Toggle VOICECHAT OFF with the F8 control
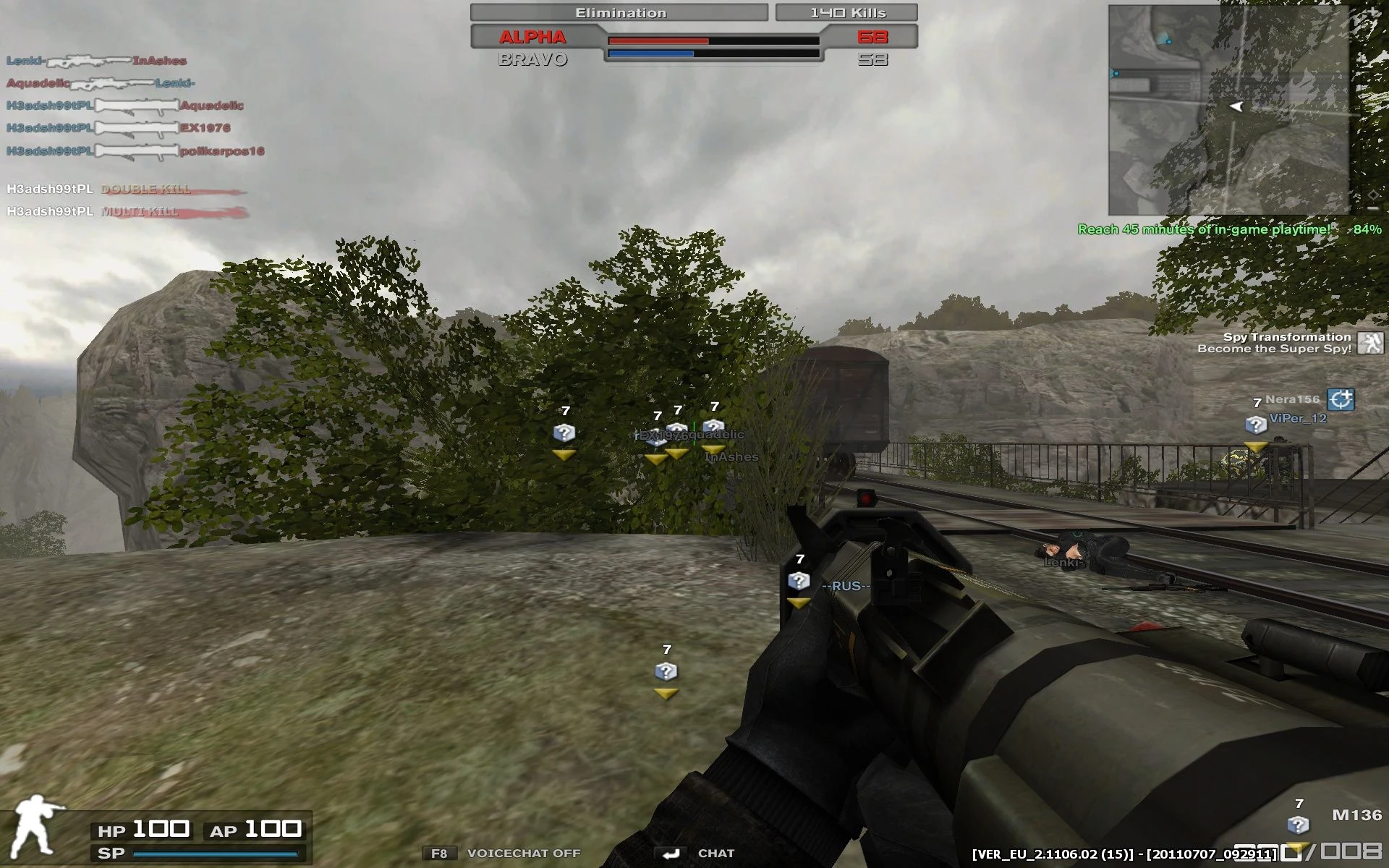The height and width of the screenshot is (868, 1389). [441, 853]
